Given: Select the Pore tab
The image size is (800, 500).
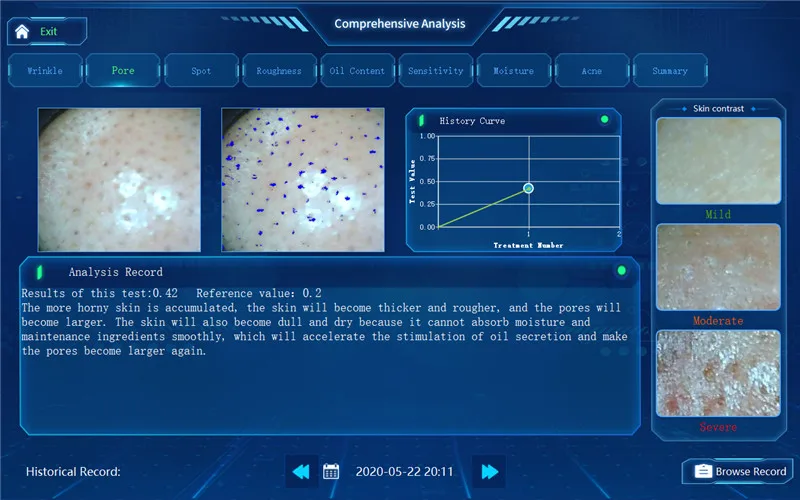Looking at the screenshot, I should [x=123, y=71].
